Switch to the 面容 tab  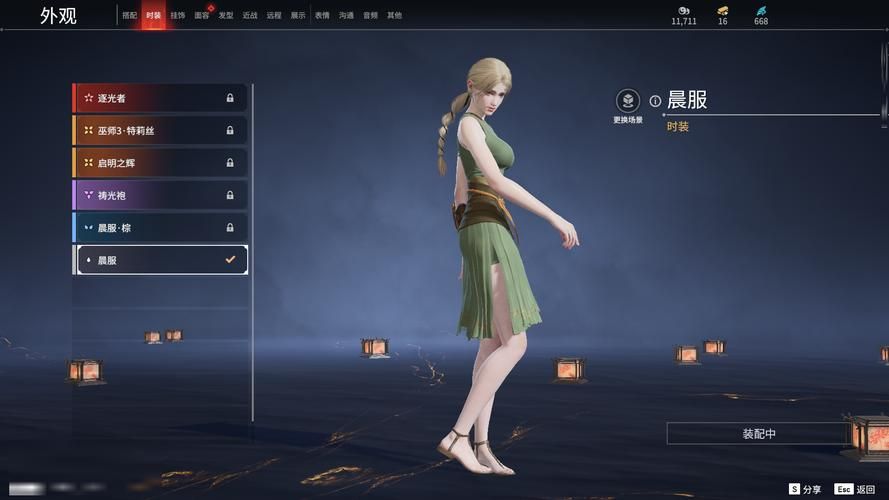click(202, 16)
